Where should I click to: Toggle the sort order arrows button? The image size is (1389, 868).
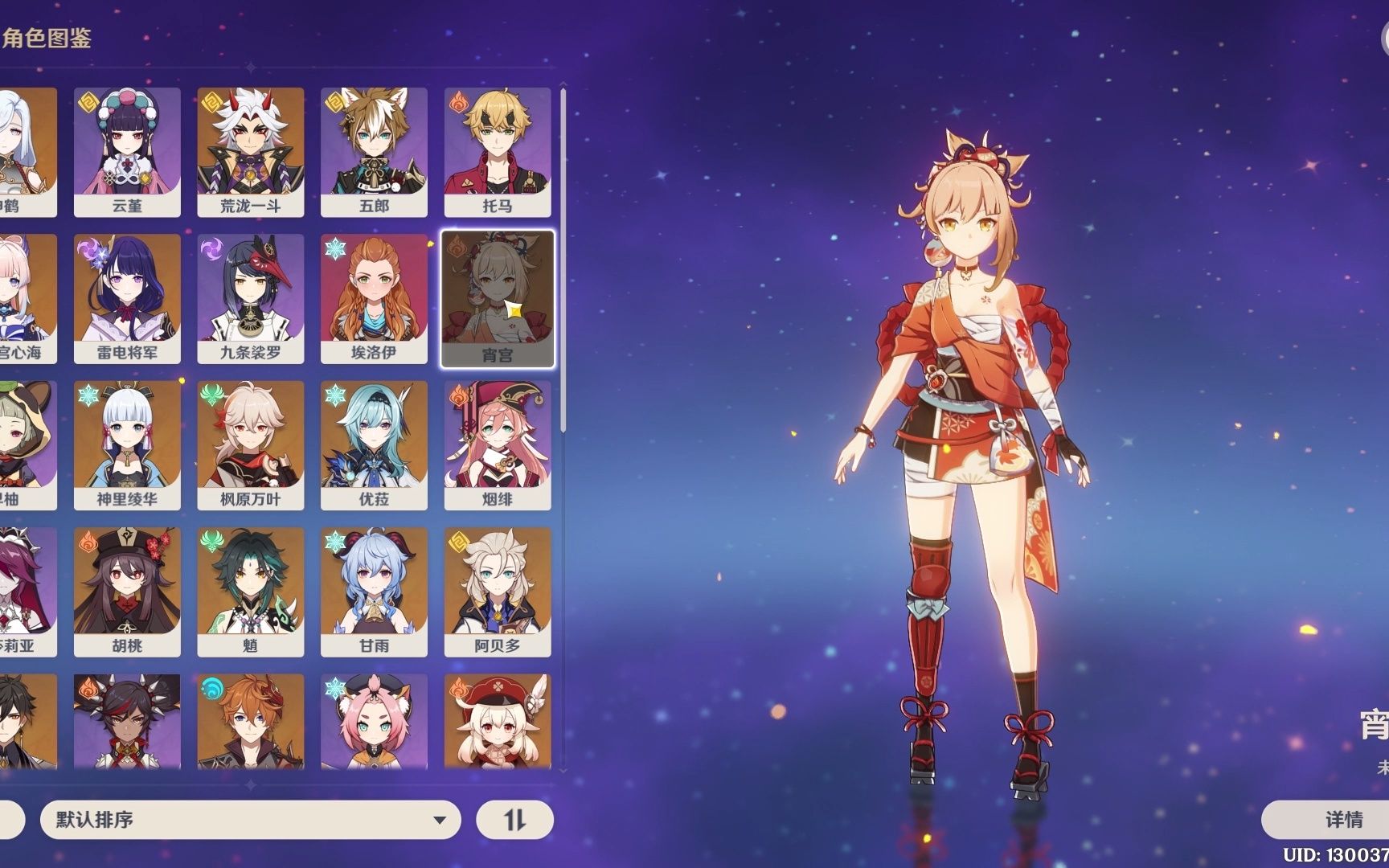pyautogui.click(x=514, y=820)
